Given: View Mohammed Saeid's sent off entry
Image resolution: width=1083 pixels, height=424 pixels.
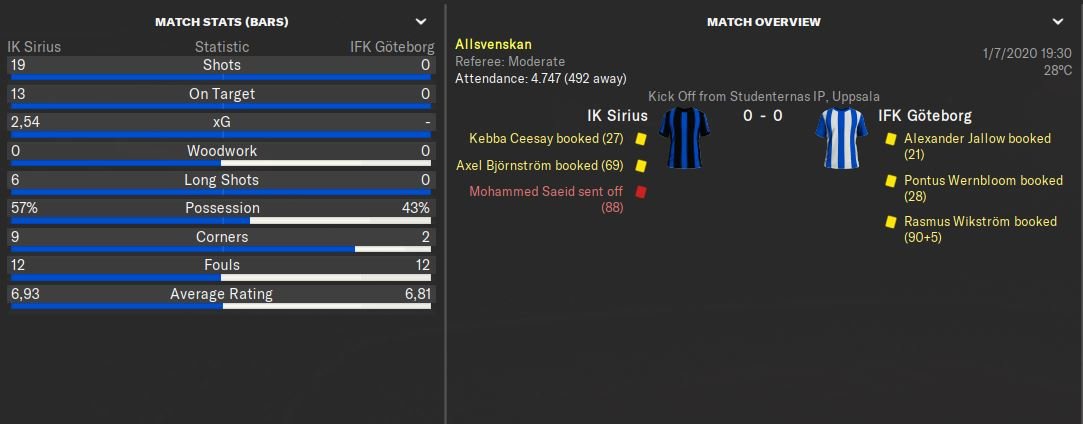Looking at the screenshot, I should click(x=548, y=192).
